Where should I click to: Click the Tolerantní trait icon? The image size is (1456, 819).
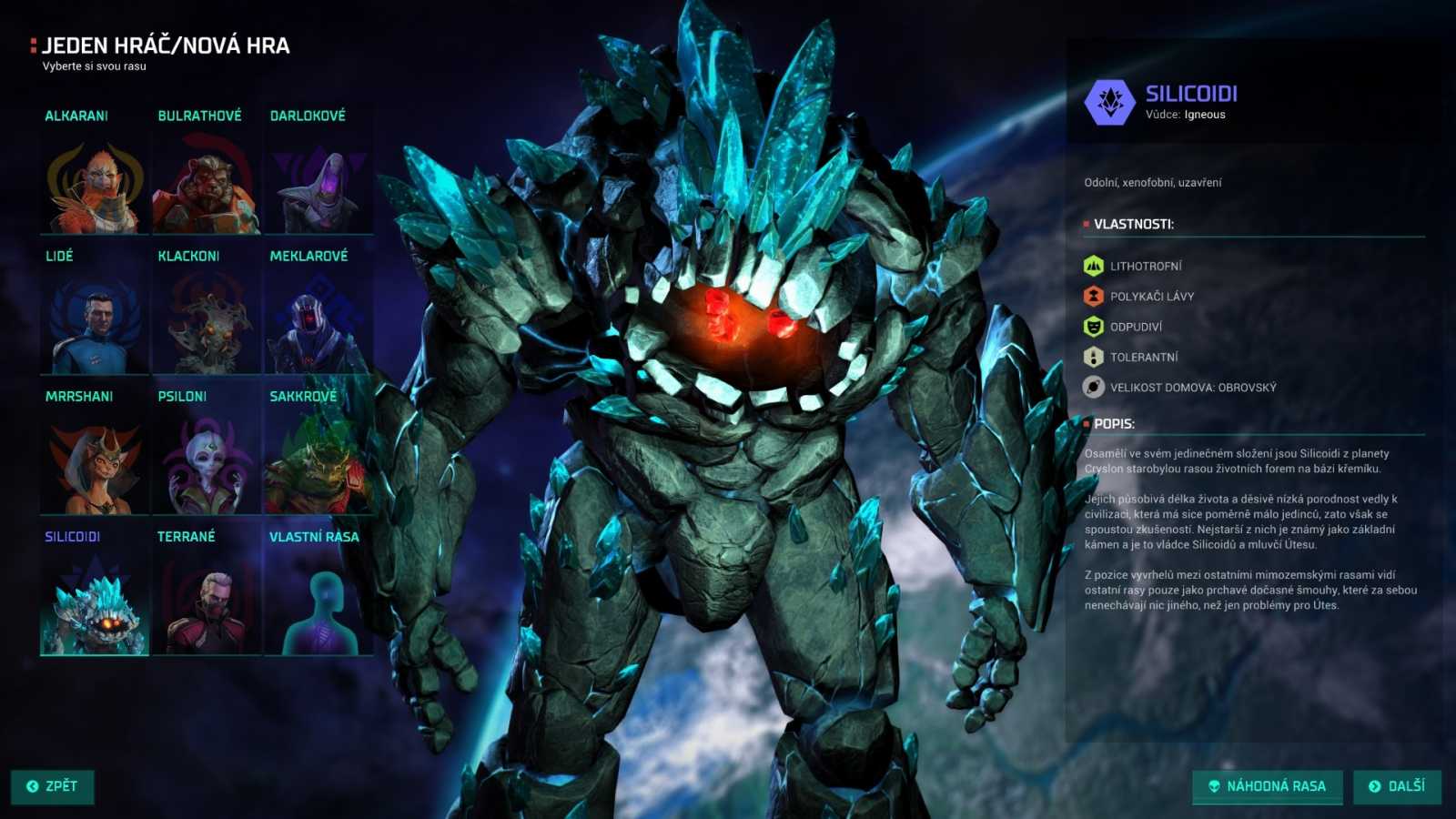click(1093, 356)
